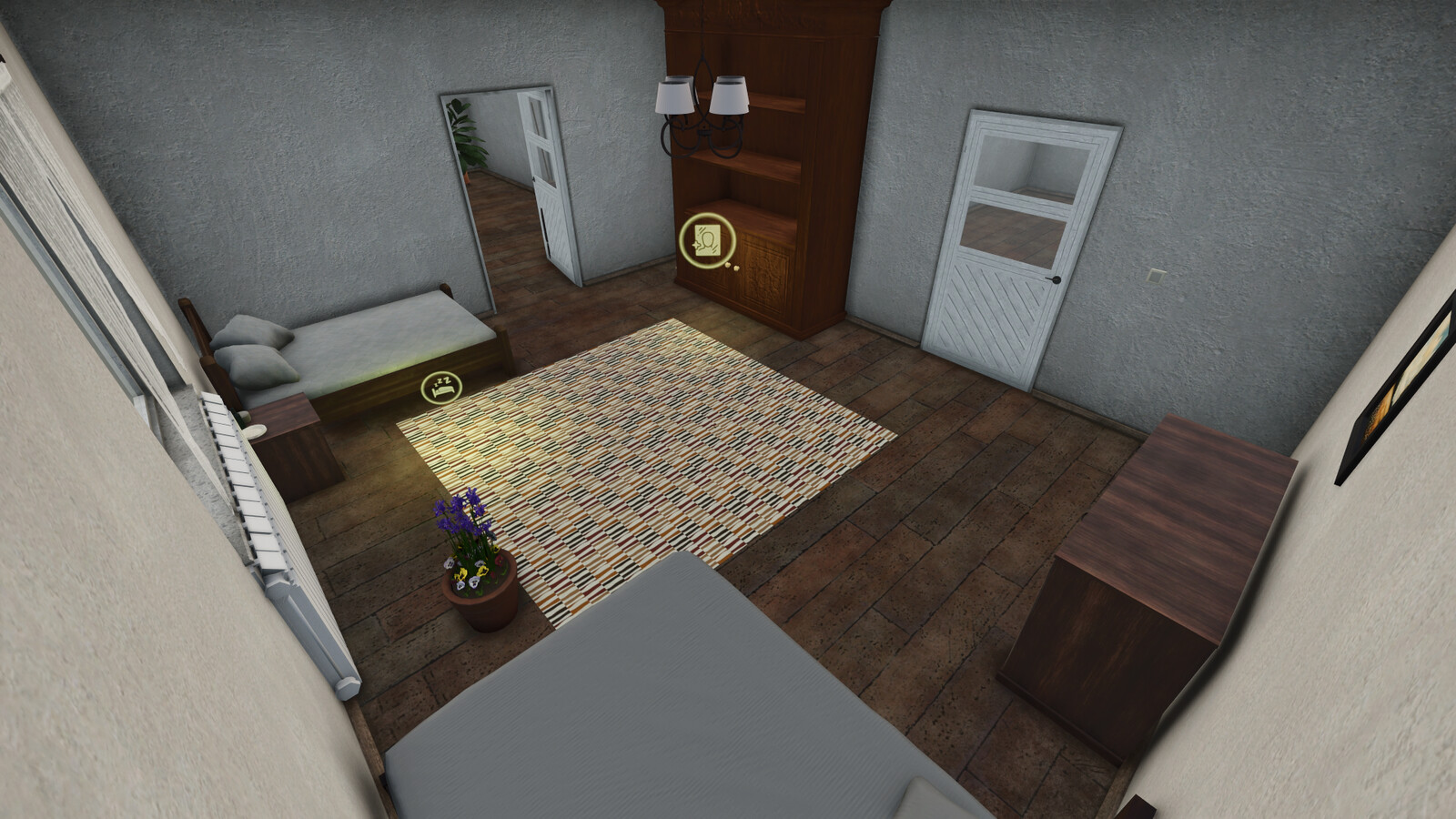This screenshot has width=1456, height=819.
Task: Click the glowing mirror interaction icon on the cabinet
Action: tap(705, 240)
